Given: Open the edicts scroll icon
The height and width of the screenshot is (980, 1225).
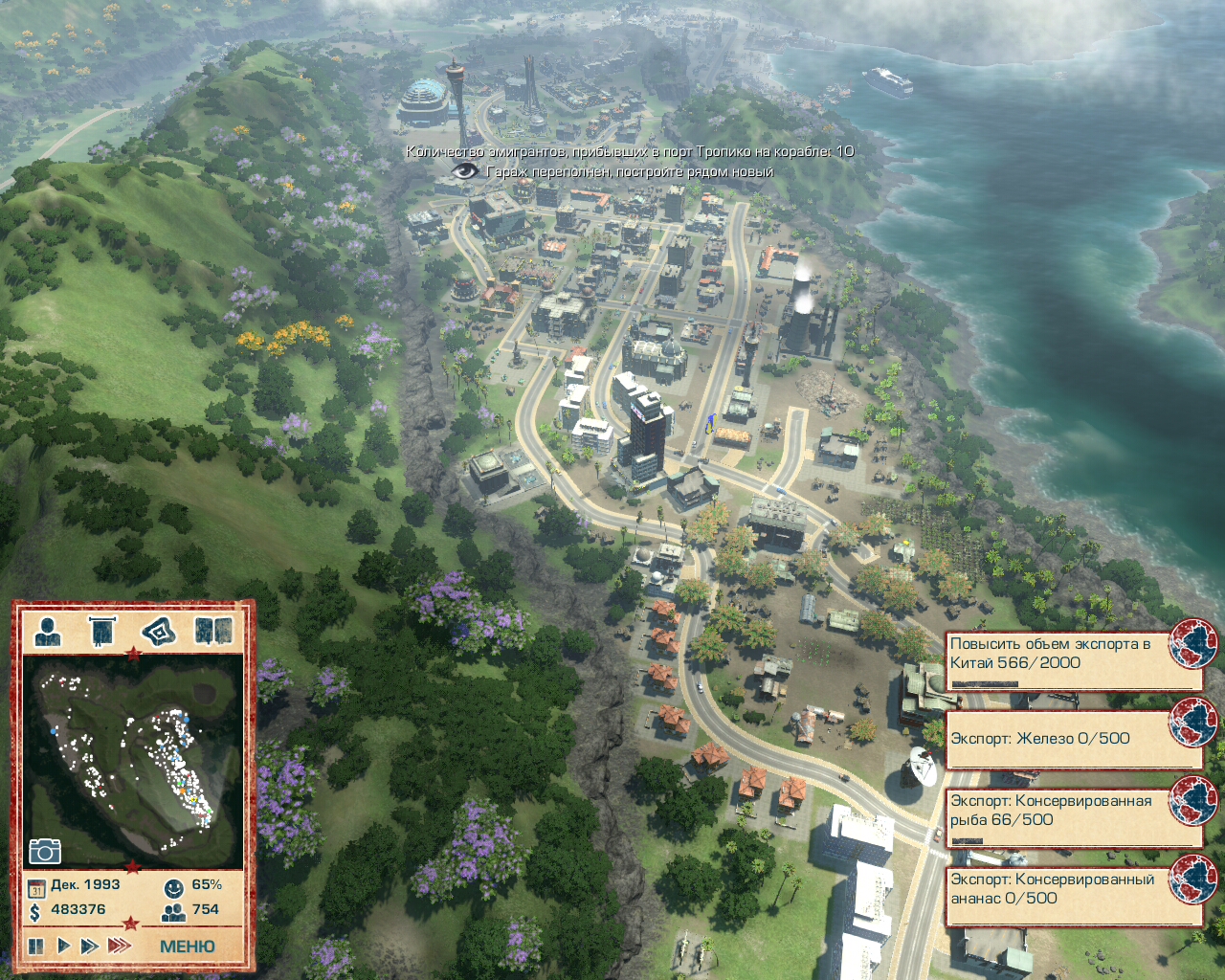Looking at the screenshot, I should pos(100,632).
